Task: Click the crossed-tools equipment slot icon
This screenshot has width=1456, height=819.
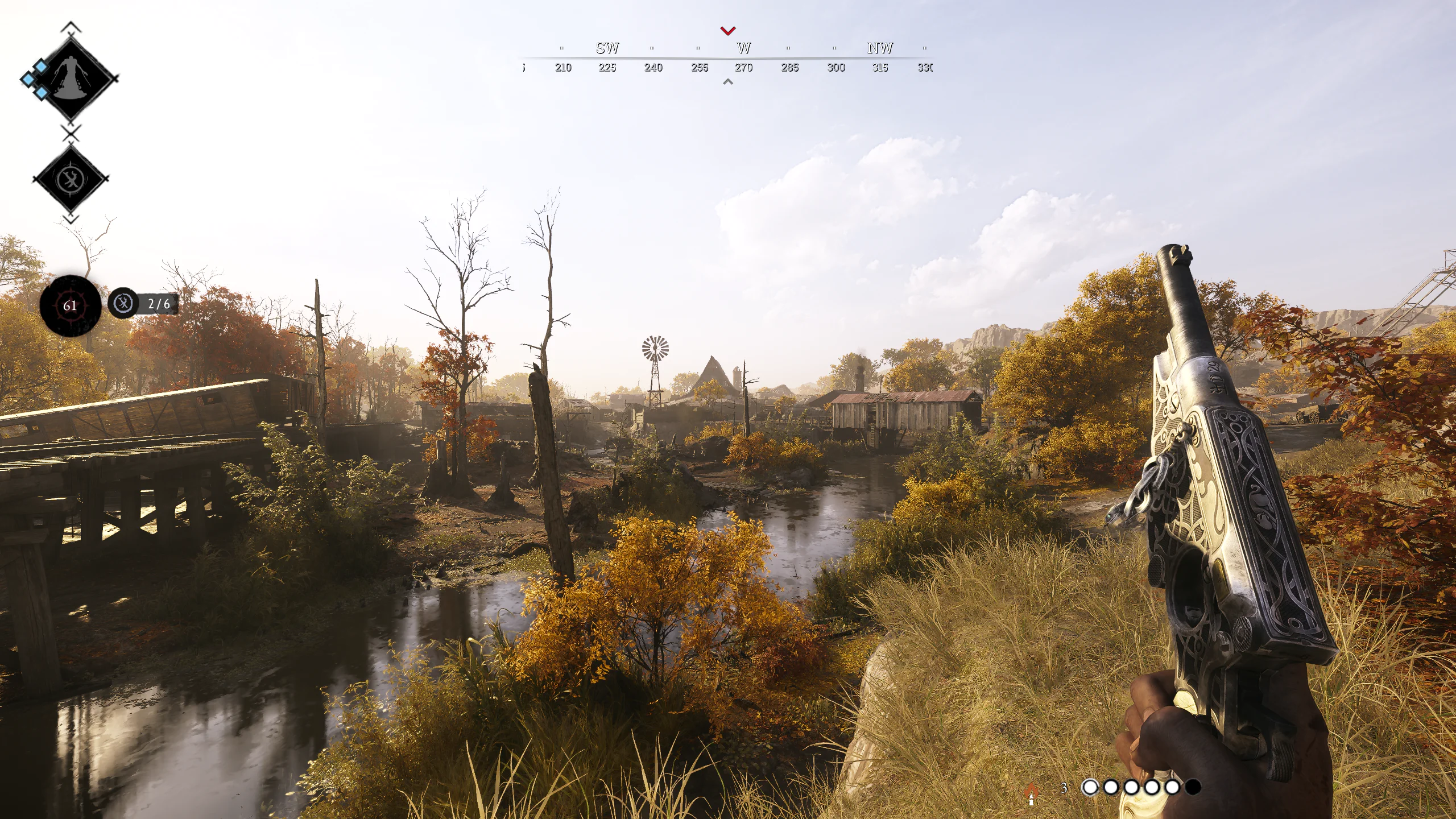Action: point(71,178)
